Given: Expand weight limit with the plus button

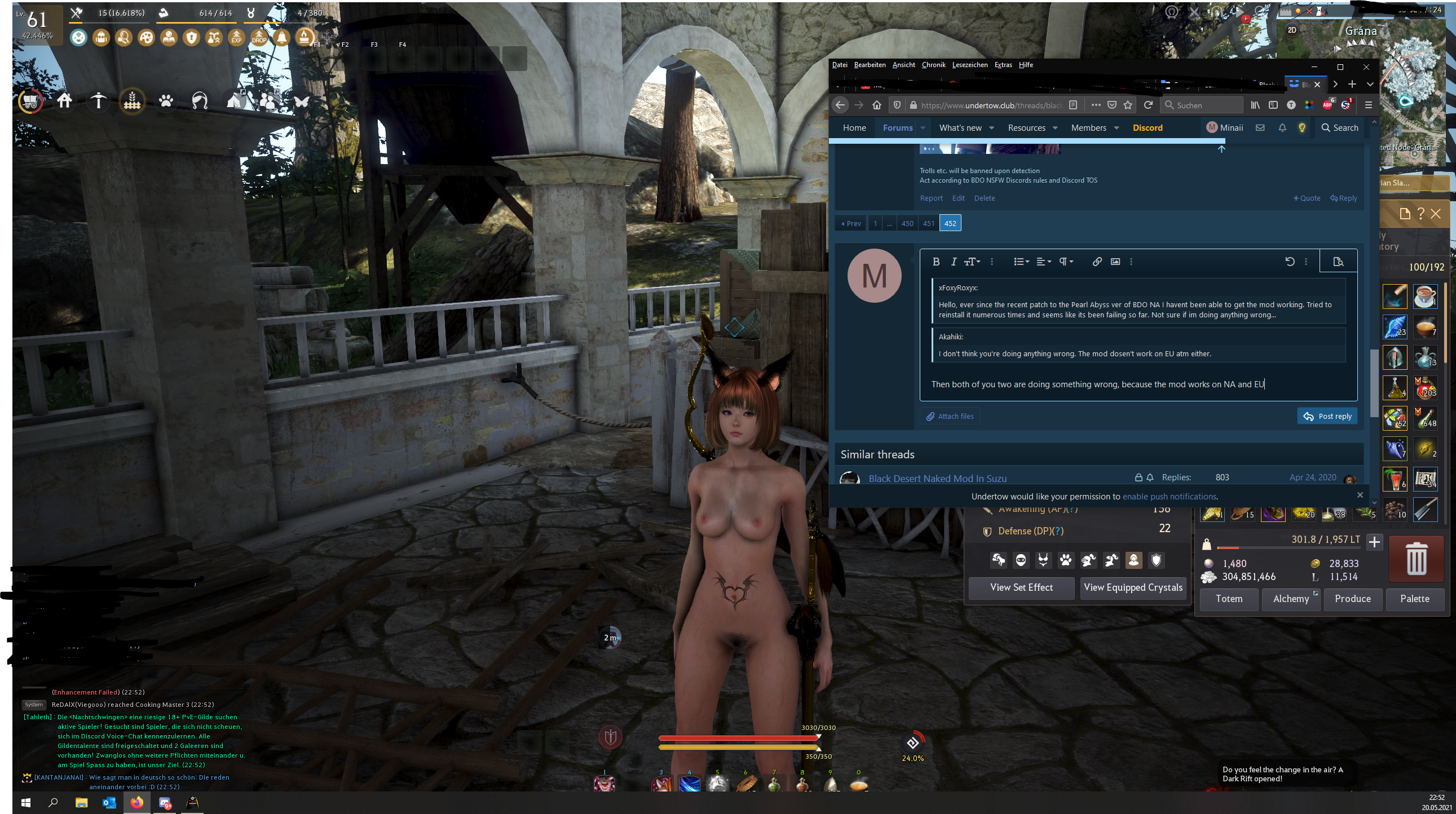Looking at the screenshot, I should [1374, 542].
